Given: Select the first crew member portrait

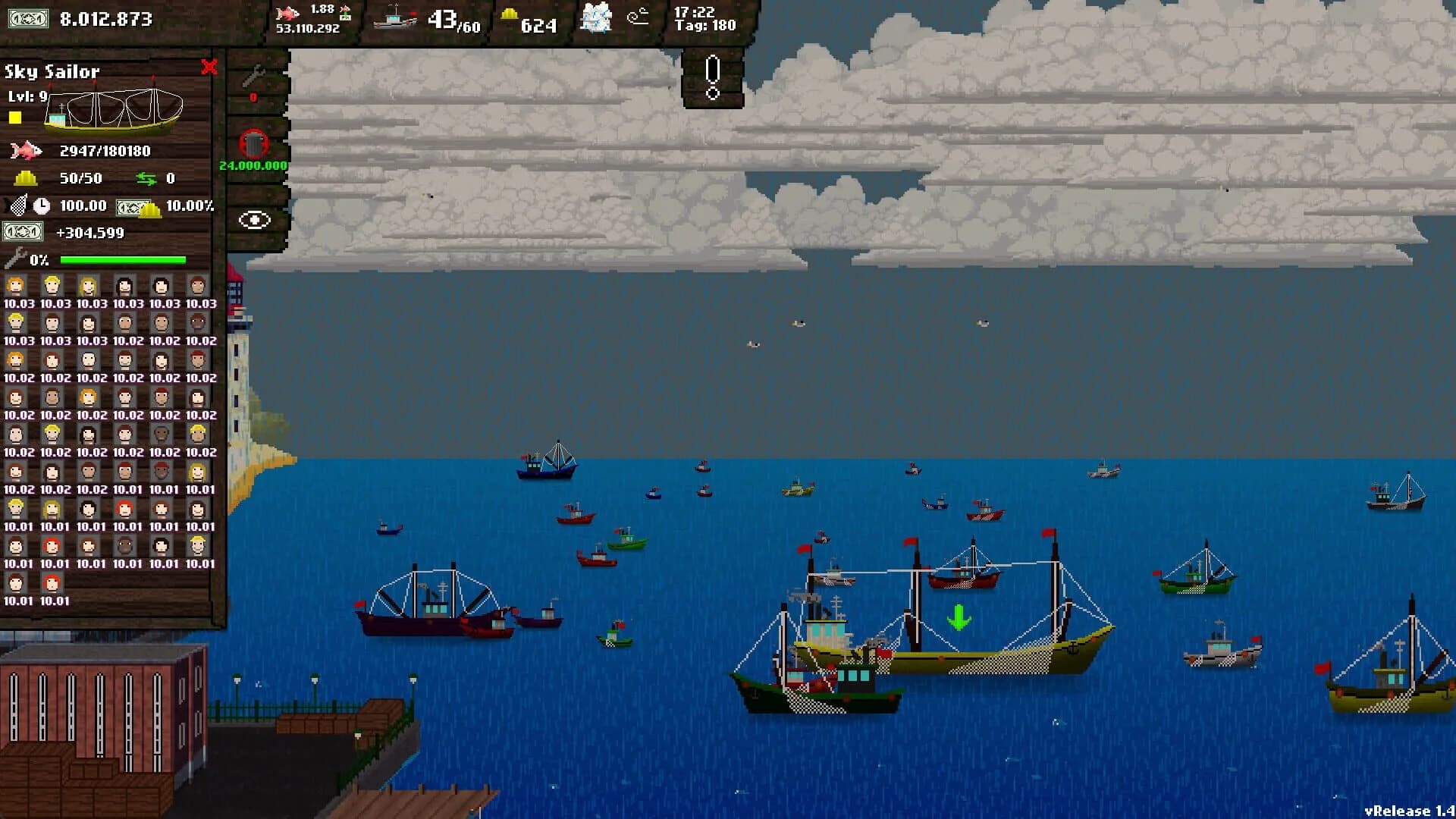Looking at the screenshot, I should pos(15,285).
